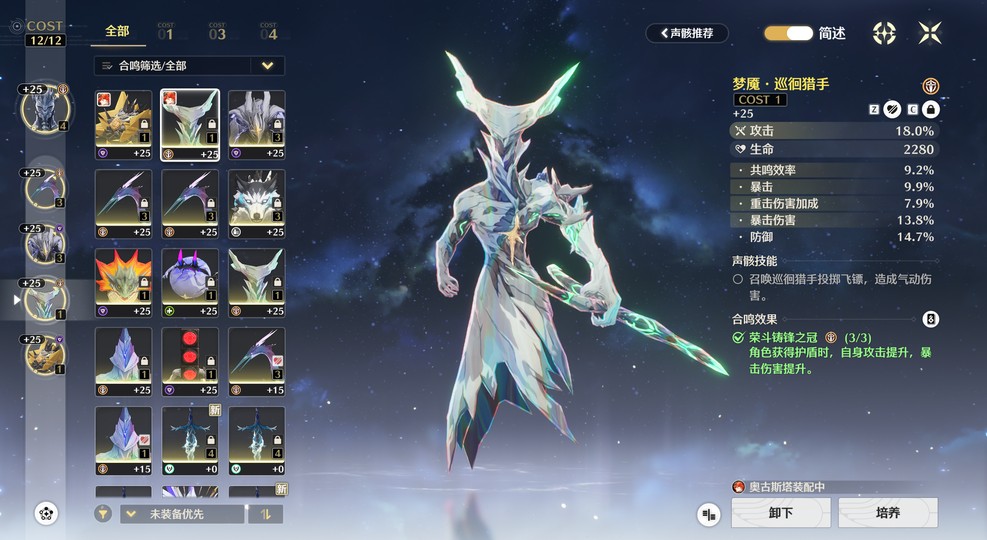Switch to the 全部 tab

(x=117, y=31)
